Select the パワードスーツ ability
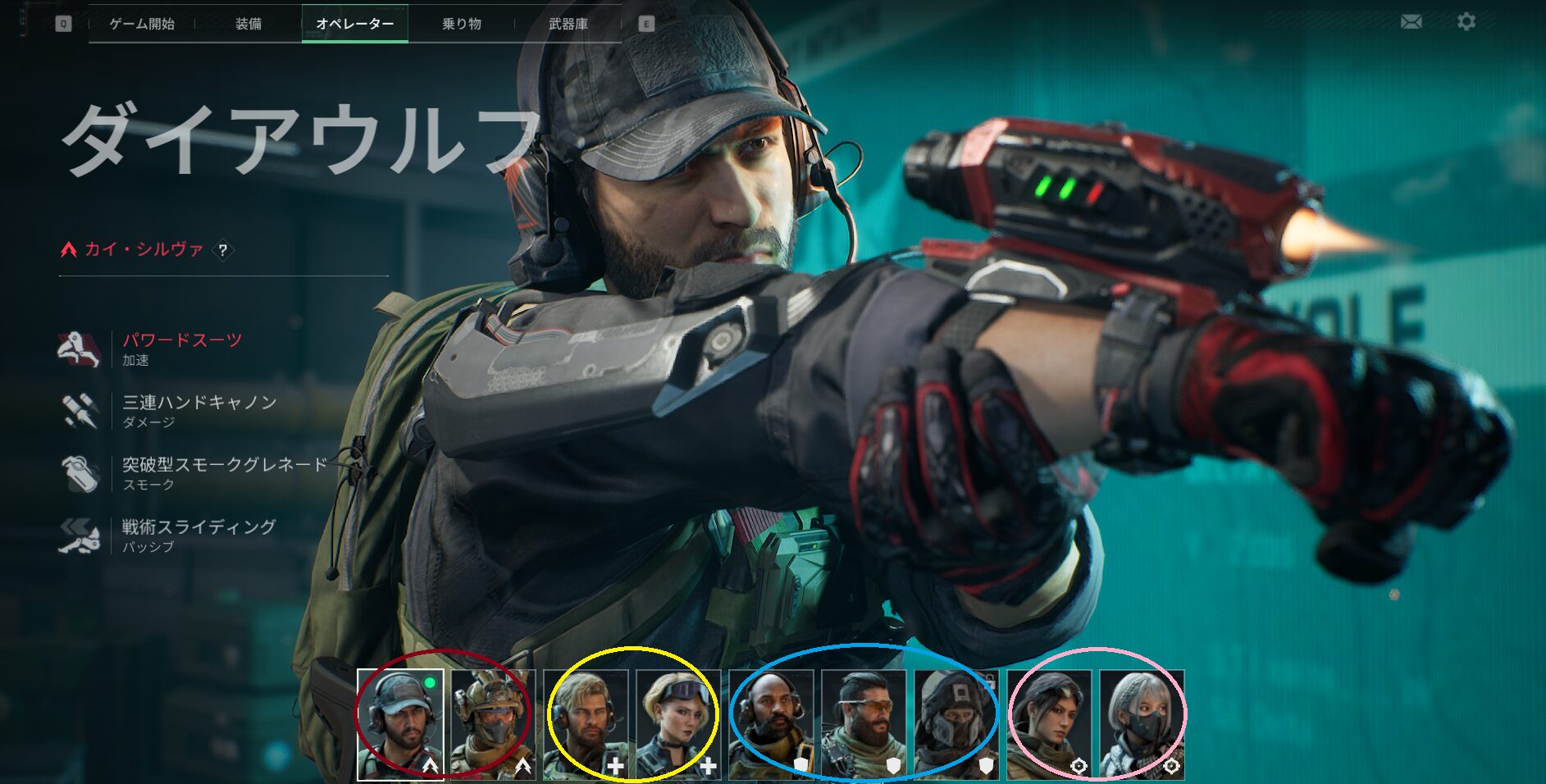Image resolution: width=1546 pixels, height=784 pixels. [182, 340]
